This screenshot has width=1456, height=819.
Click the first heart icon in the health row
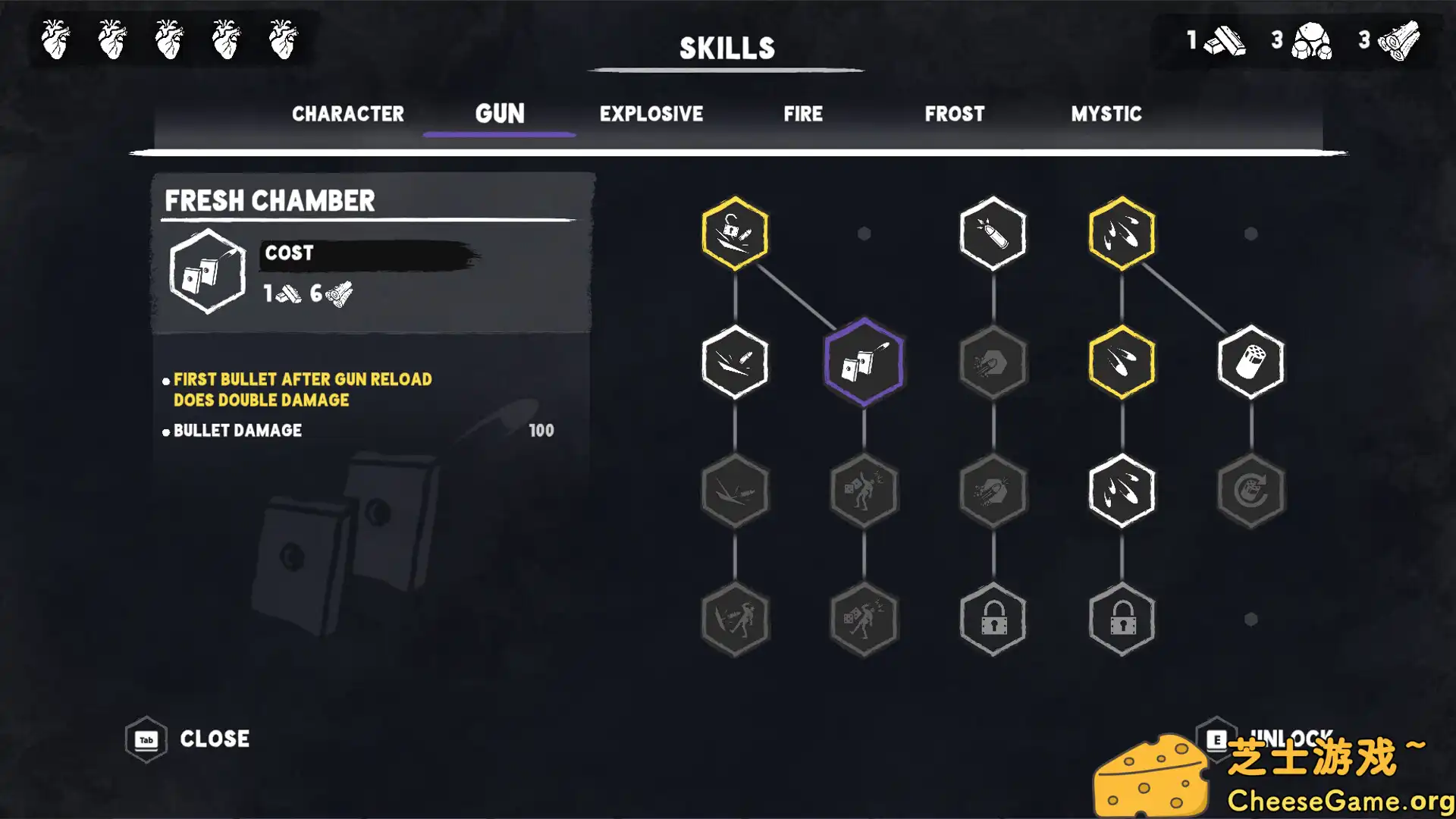point(55,39)
